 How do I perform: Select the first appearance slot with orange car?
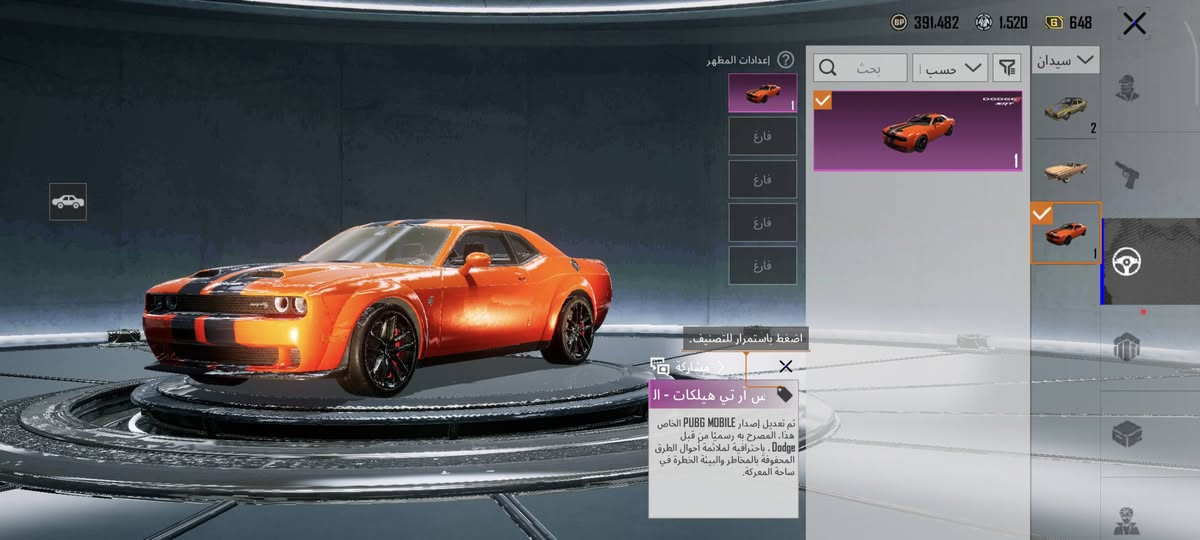point(762,93)
